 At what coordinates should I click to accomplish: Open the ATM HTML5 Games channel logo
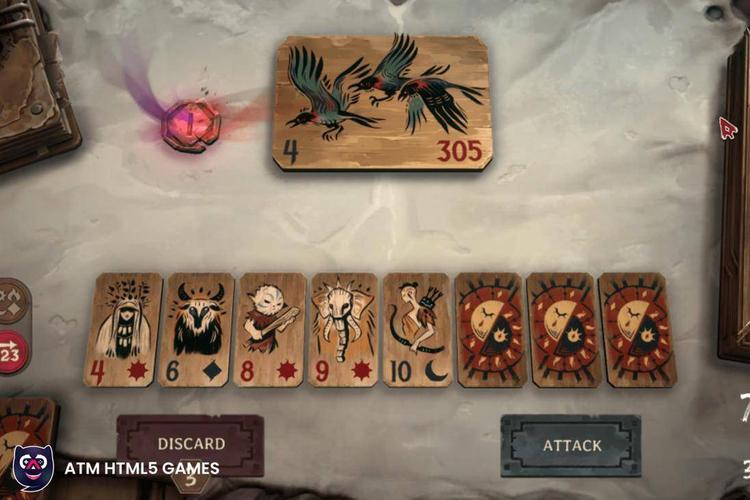(x=32, y=468)
